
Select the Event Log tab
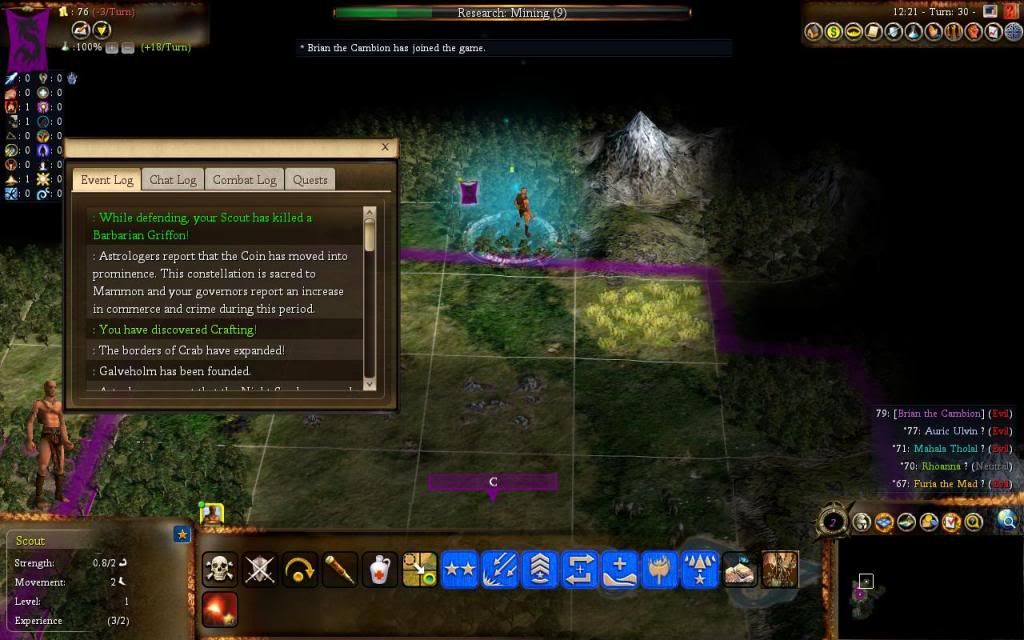[106, 180]
